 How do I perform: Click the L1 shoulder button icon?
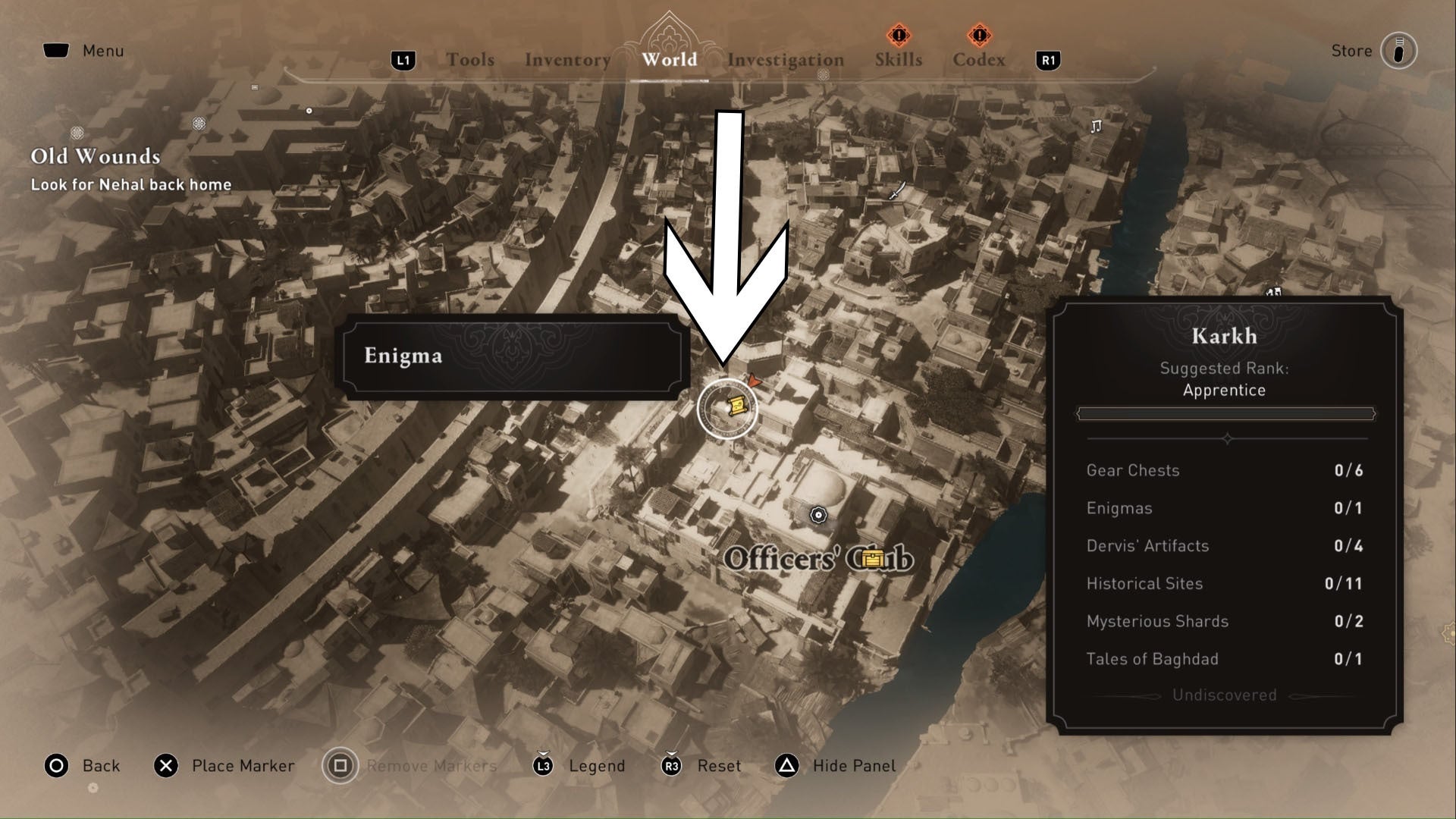point(403,59)
